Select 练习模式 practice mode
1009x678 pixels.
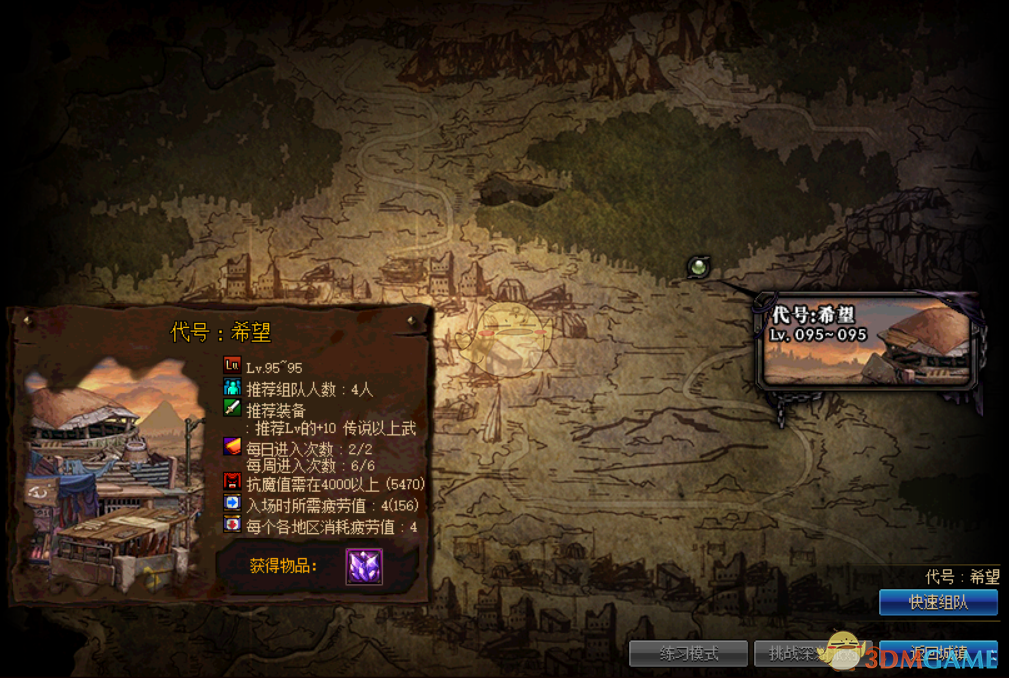click(x=688, y=654)
